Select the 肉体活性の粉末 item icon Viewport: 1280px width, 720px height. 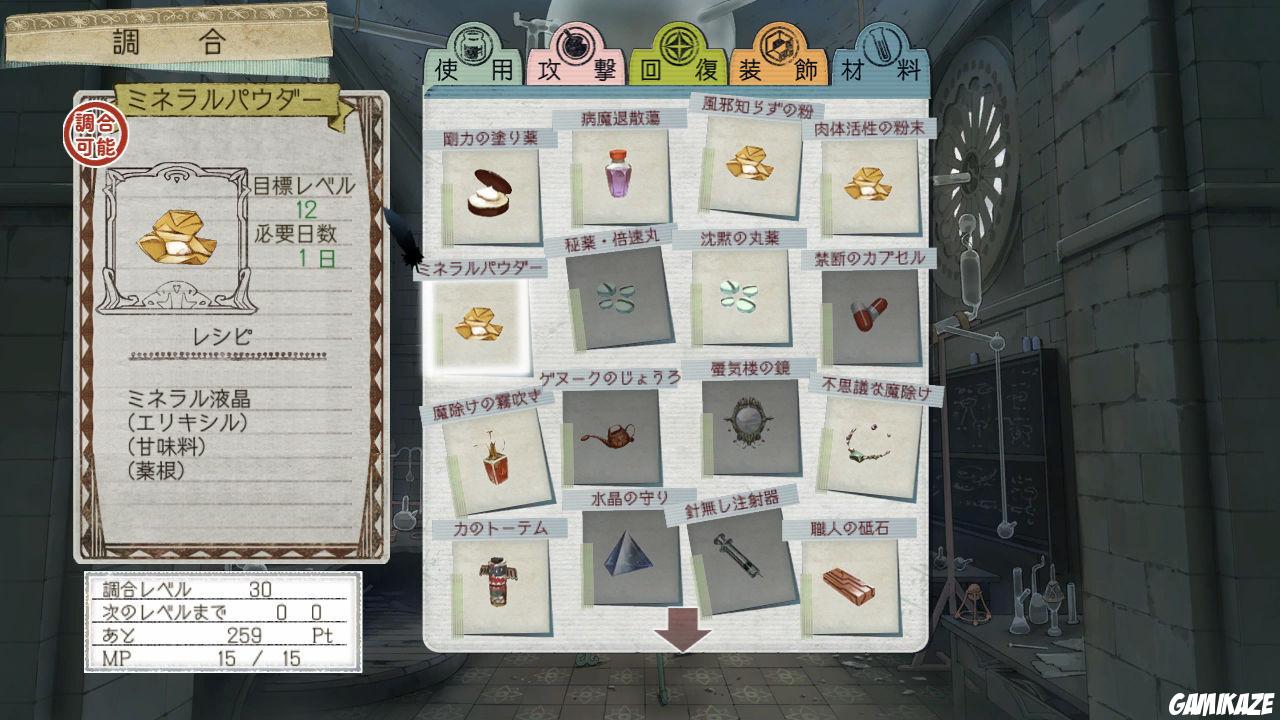coord(867,185)
